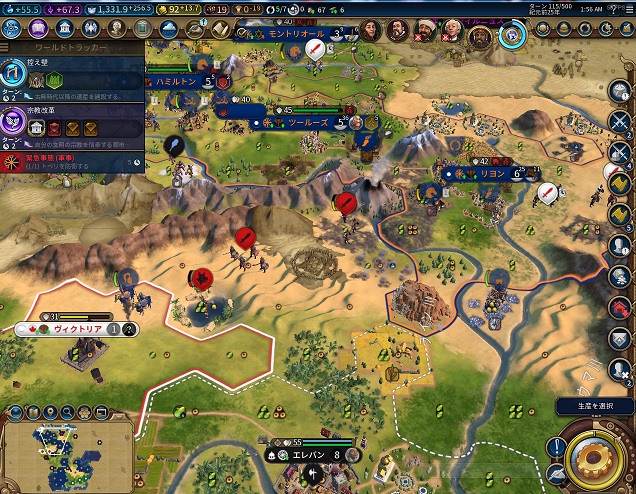Click the minimap in the corner
Image resolution: width=636 pixels, height=494 pixels.
68,448
